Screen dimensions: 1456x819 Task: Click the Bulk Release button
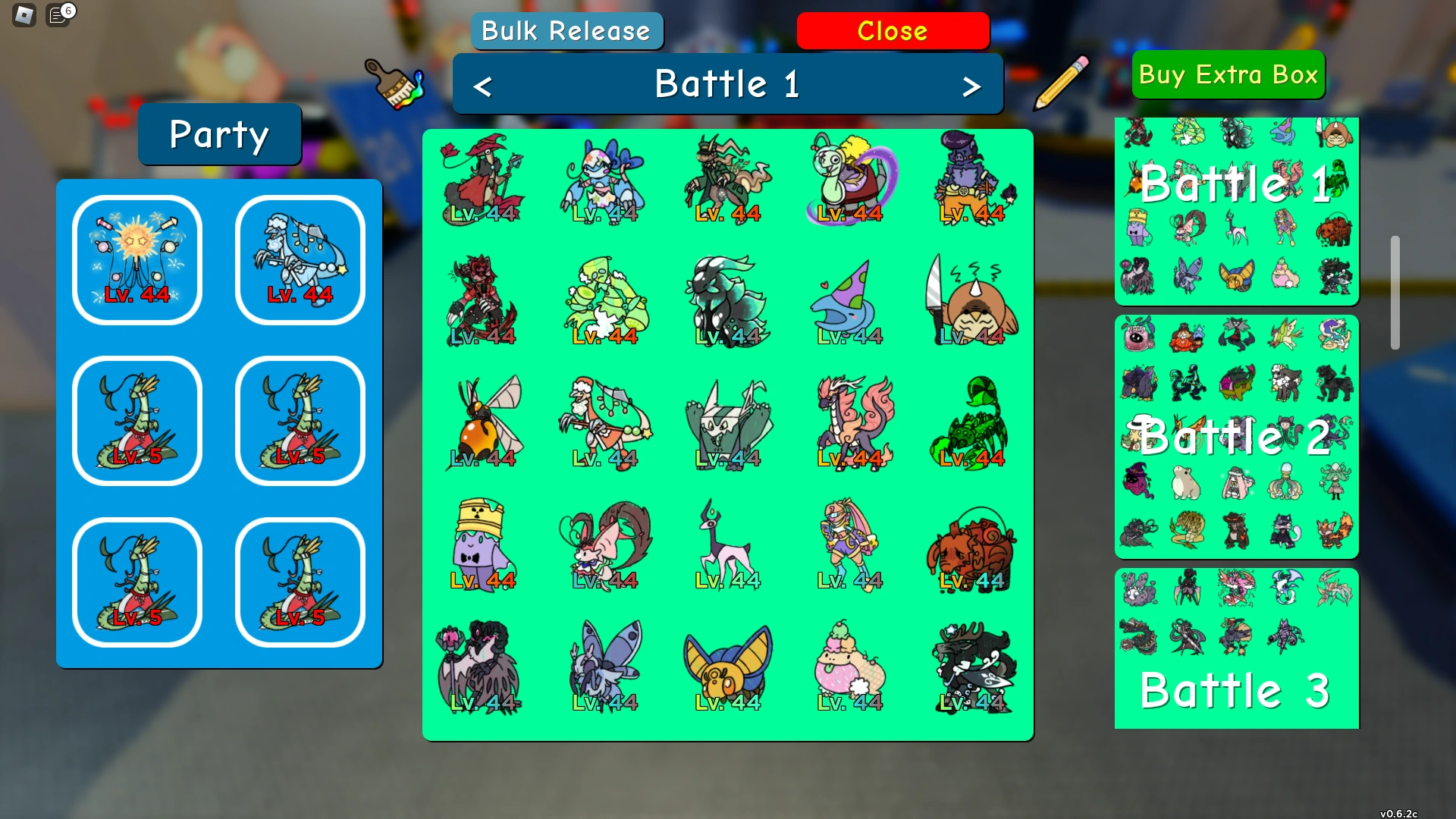566,30
